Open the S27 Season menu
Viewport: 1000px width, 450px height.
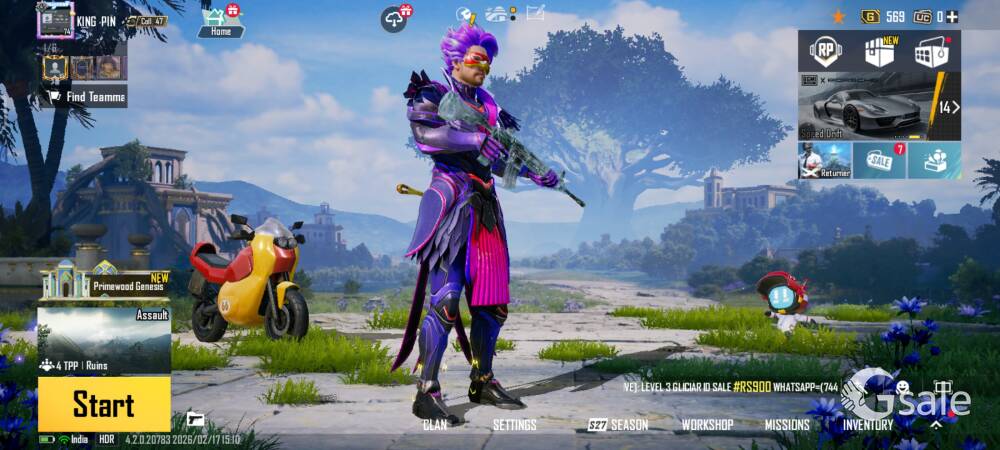[x=618, y=425]
